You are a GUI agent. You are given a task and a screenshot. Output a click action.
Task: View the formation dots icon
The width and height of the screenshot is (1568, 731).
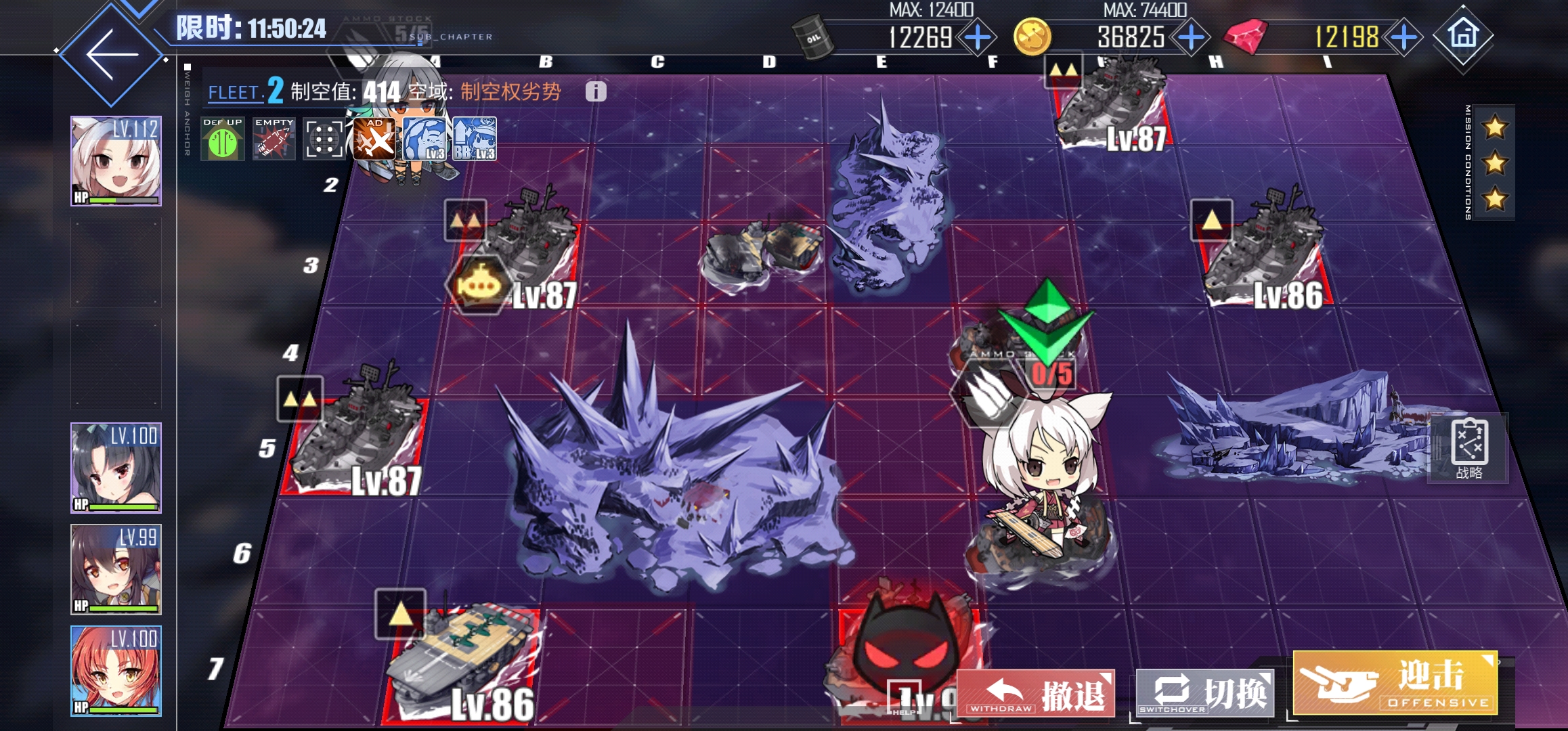click(324, 139)
